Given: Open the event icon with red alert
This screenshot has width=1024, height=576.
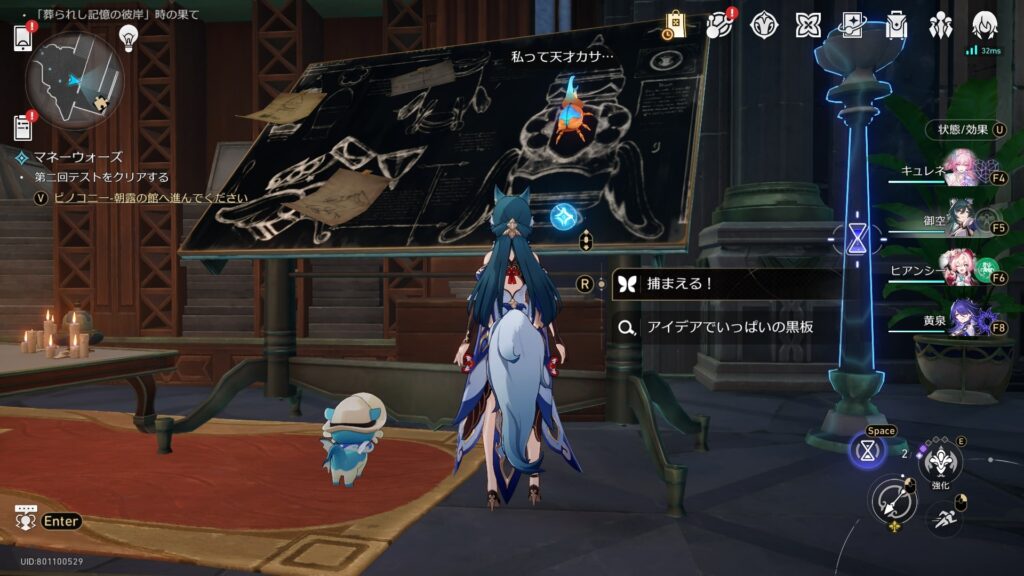Looking at the screenshot, I should 720,25.
